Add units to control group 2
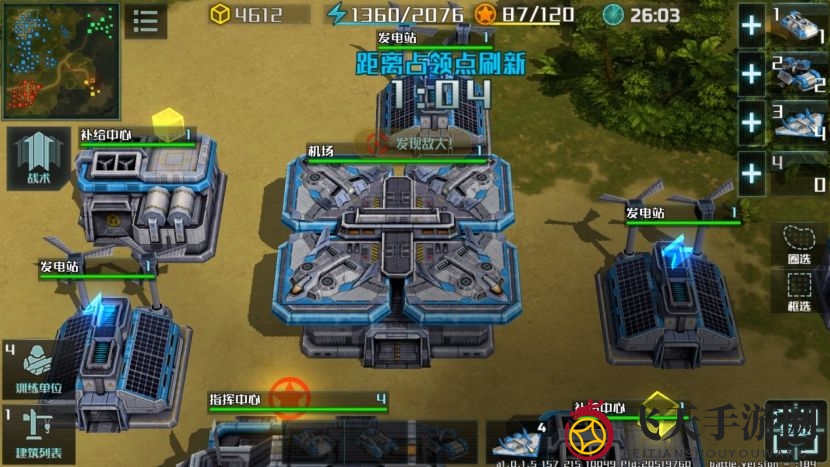This screenshot has width=830, height=467. click(x=752, y=73)
